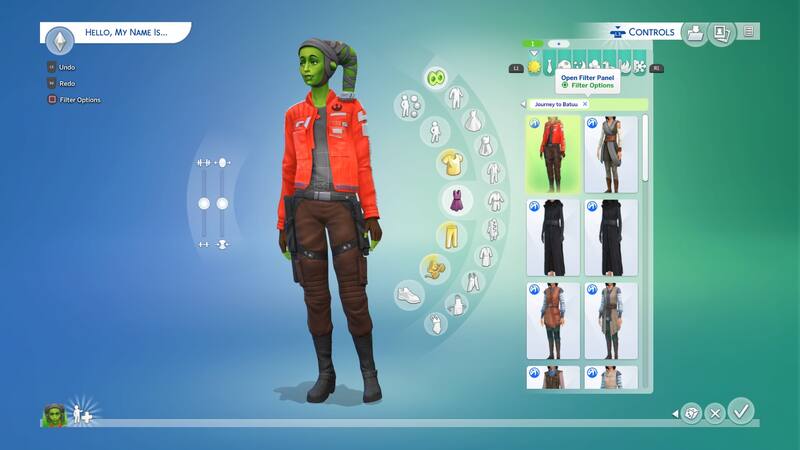Image resolution: width=800 pixels, height=450 pixels.
Task: Open the gallery photos icon
Action: point(719,33)
